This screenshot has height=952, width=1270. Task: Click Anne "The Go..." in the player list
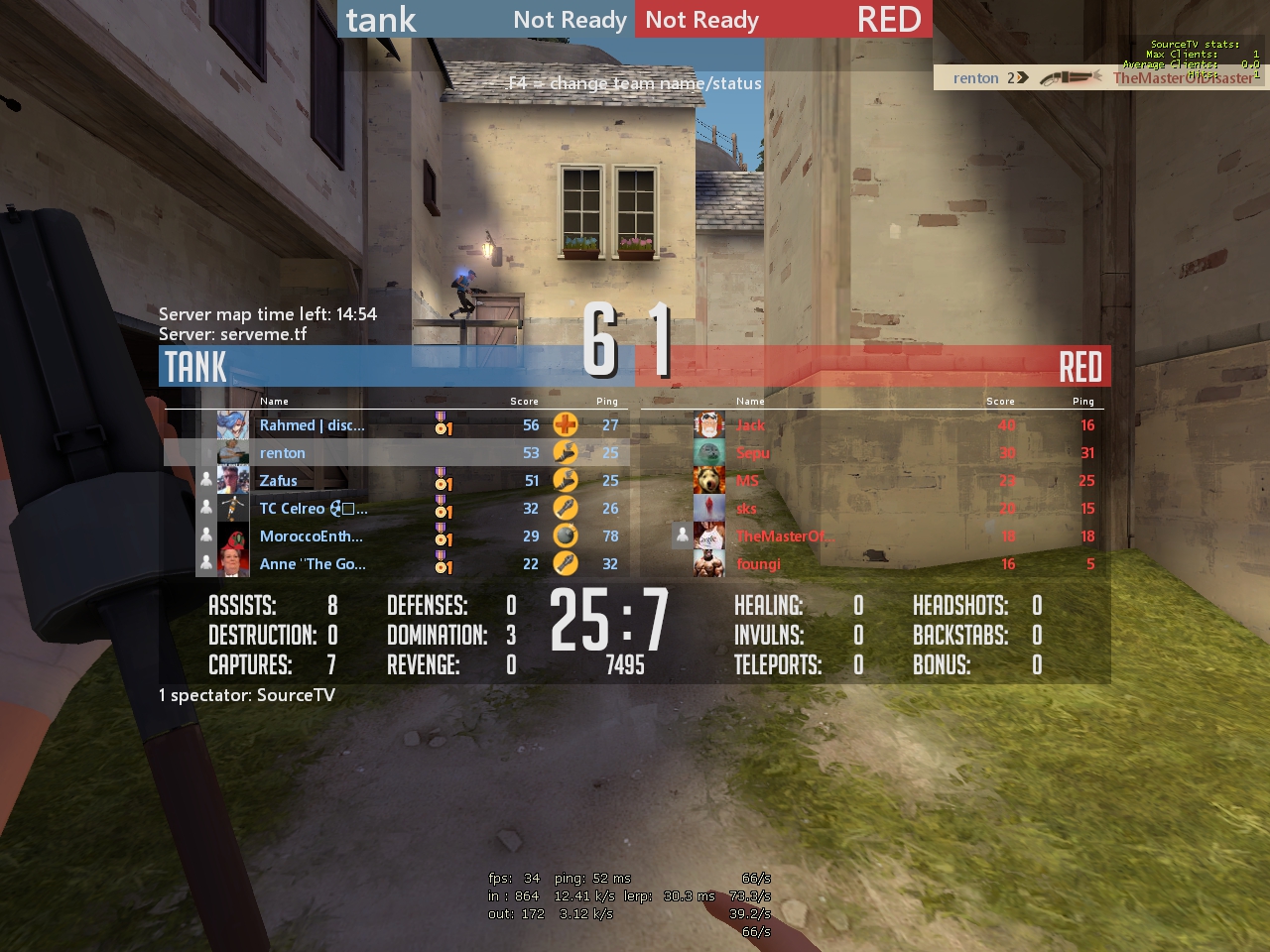[313, 564]
